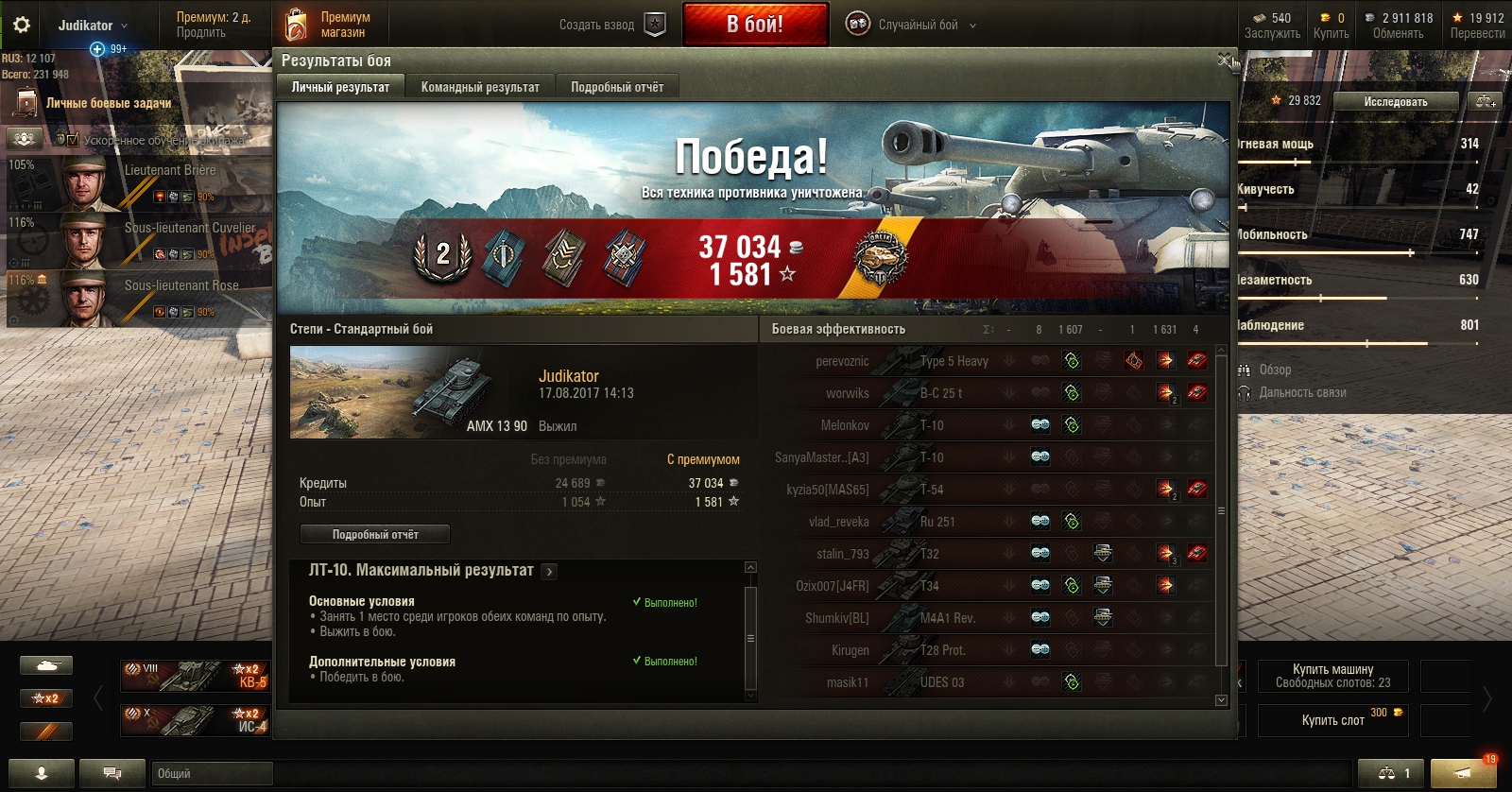
Task: Click the Общий chat channel field
Action: pos(213,773)
